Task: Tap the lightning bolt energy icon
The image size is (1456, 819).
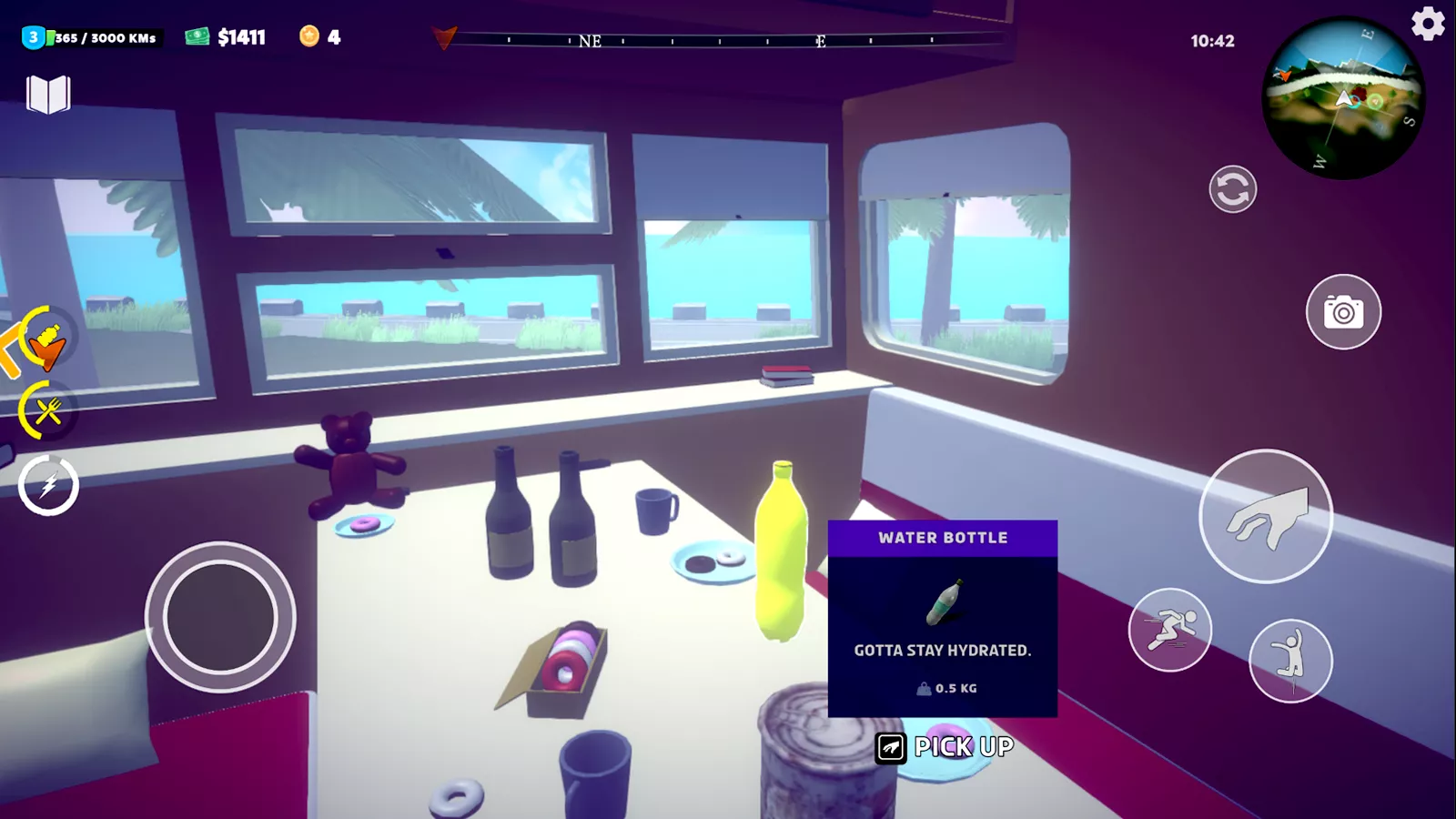Action: point(48,485)
